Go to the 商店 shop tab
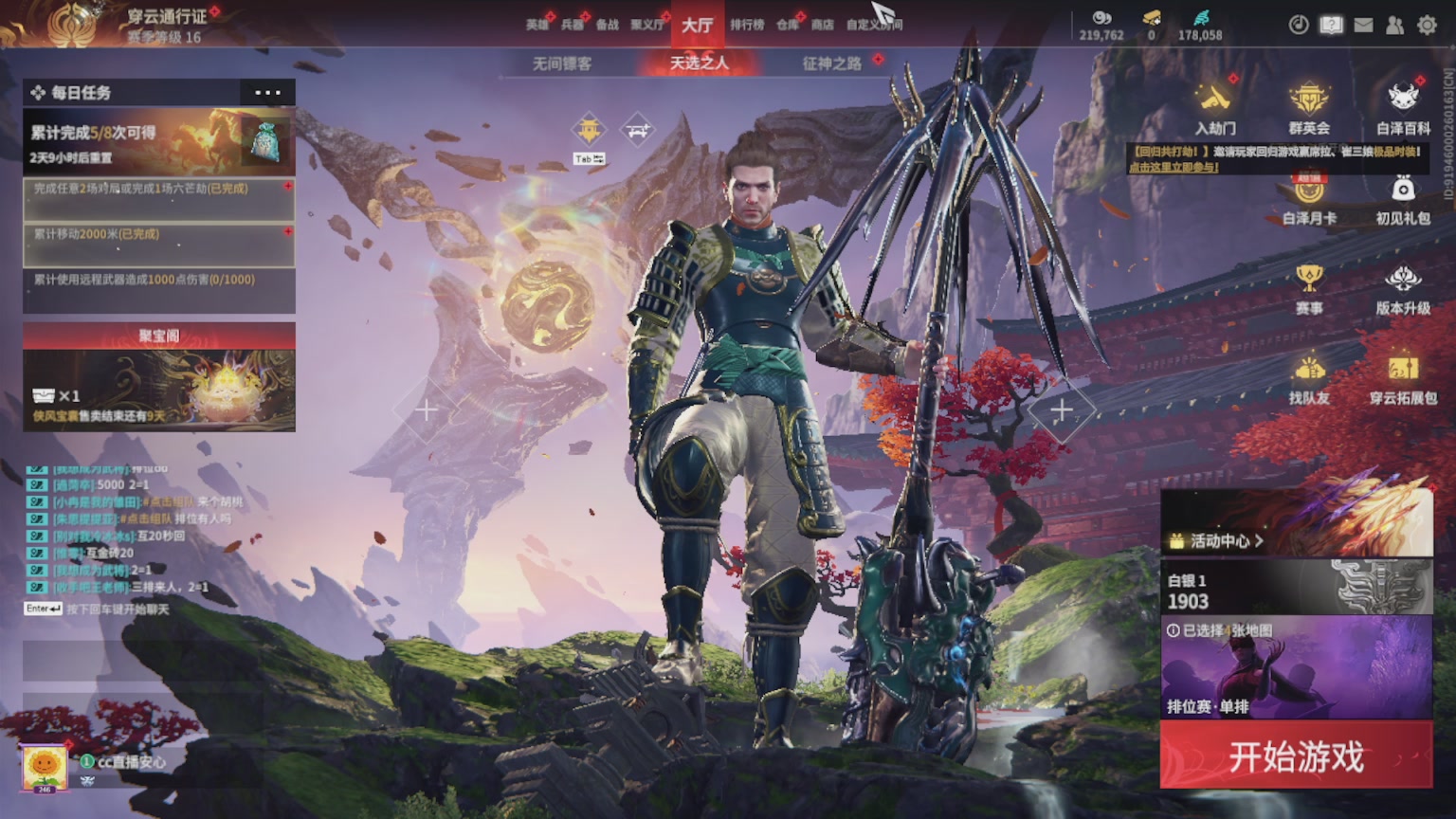Viewport: 1456px width, 819px height. point(822,25)
